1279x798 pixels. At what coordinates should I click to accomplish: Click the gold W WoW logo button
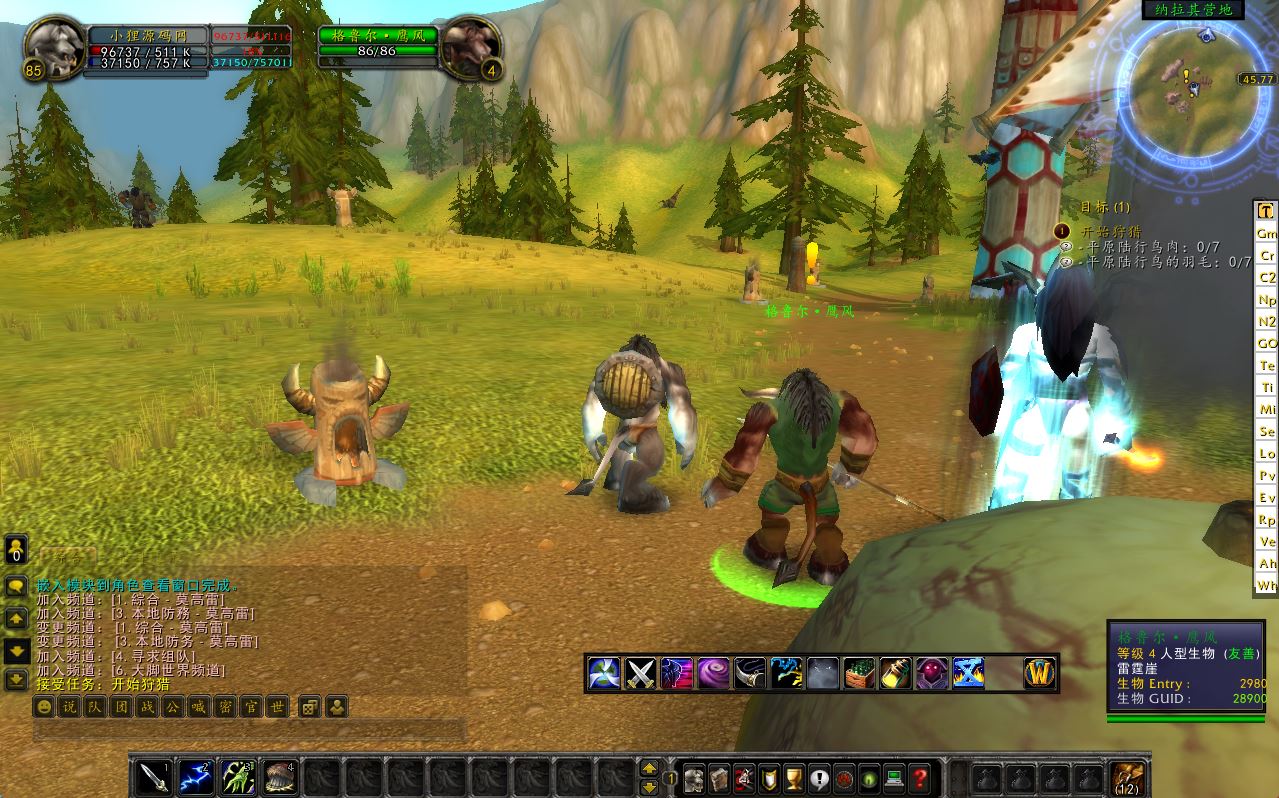point(1040,673)
